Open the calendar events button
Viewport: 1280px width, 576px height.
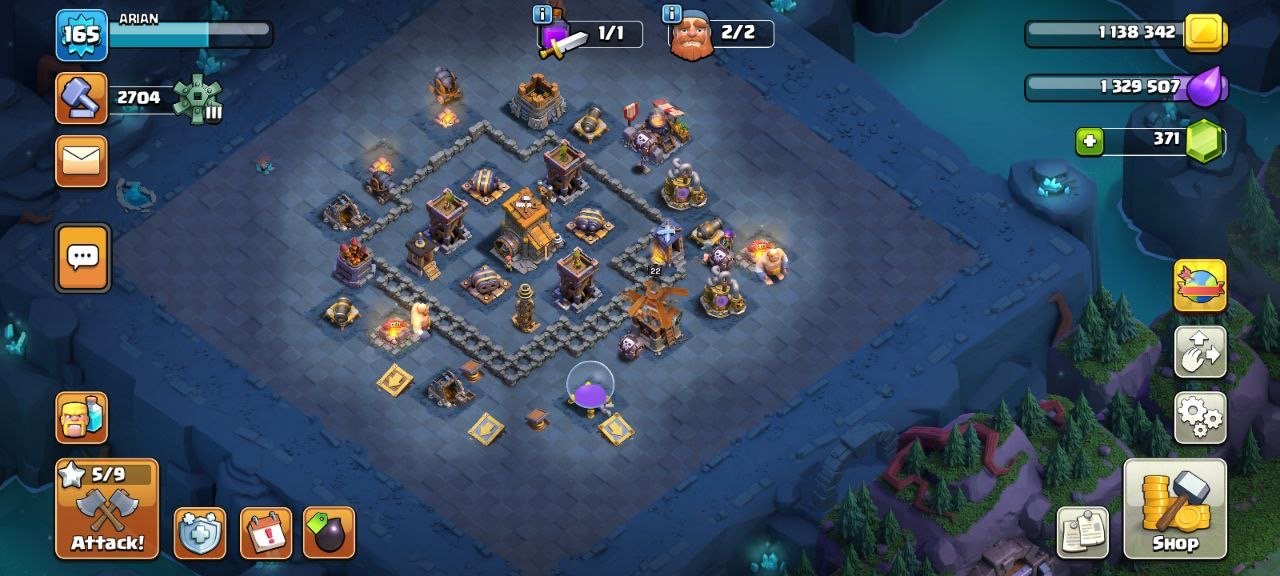[266, 533]
